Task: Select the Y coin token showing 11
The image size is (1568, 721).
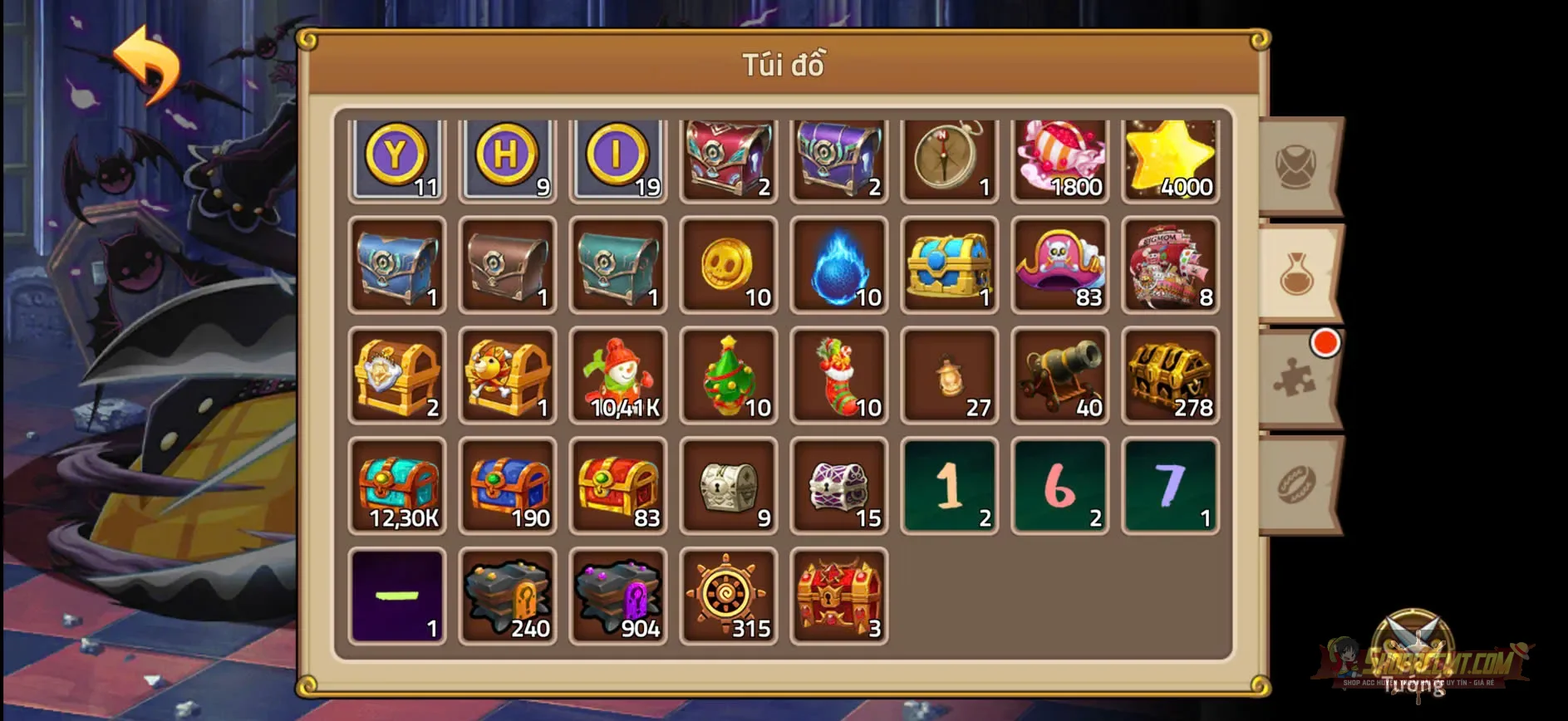Action: pos(396,158)
